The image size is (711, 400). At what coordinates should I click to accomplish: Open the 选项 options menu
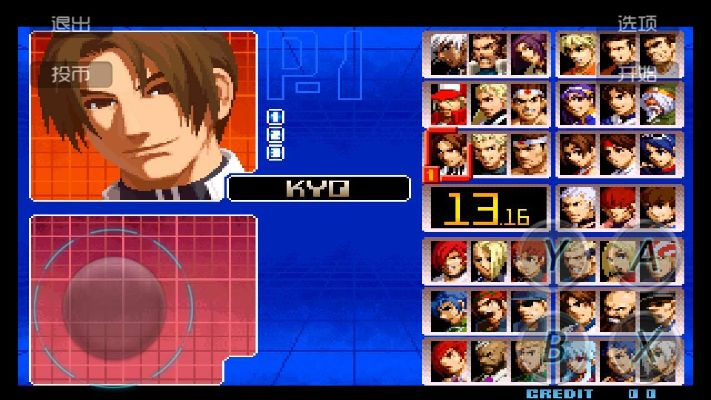point(636,22)
